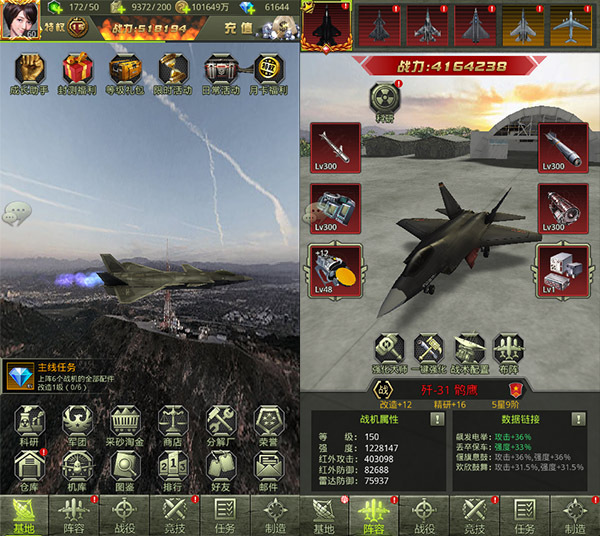Open 强化大师 enhancement master
Image resolution: width=600 pixels, height=536 pixels.
pyautogui.click(x=389, y=352)
